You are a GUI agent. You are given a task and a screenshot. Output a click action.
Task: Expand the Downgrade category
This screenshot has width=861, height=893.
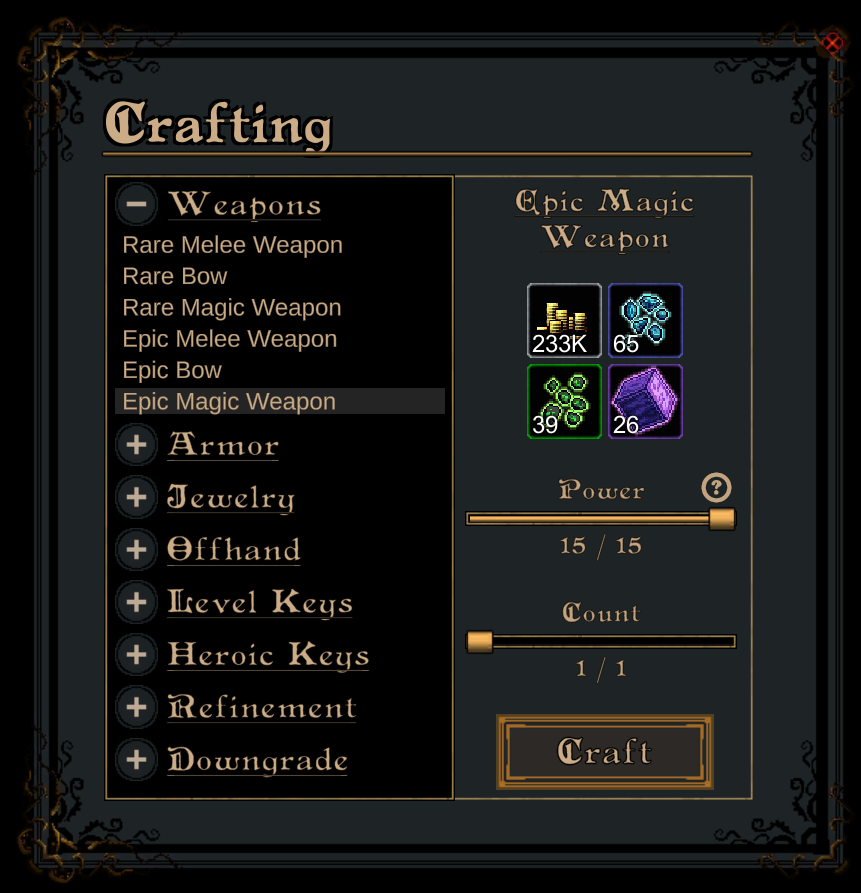coord(137,759)
